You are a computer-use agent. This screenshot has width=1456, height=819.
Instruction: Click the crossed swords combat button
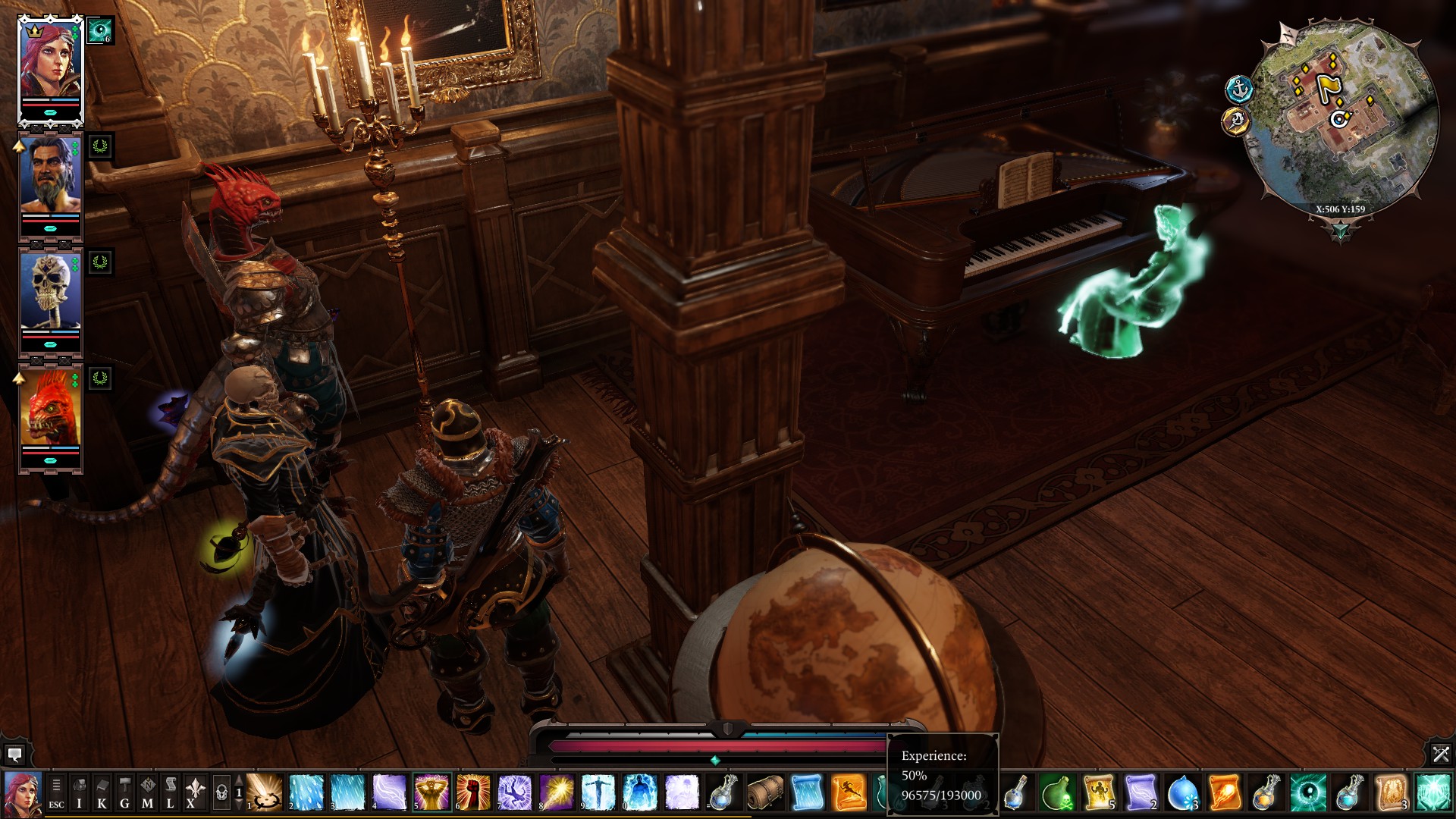click(1440, 754)
